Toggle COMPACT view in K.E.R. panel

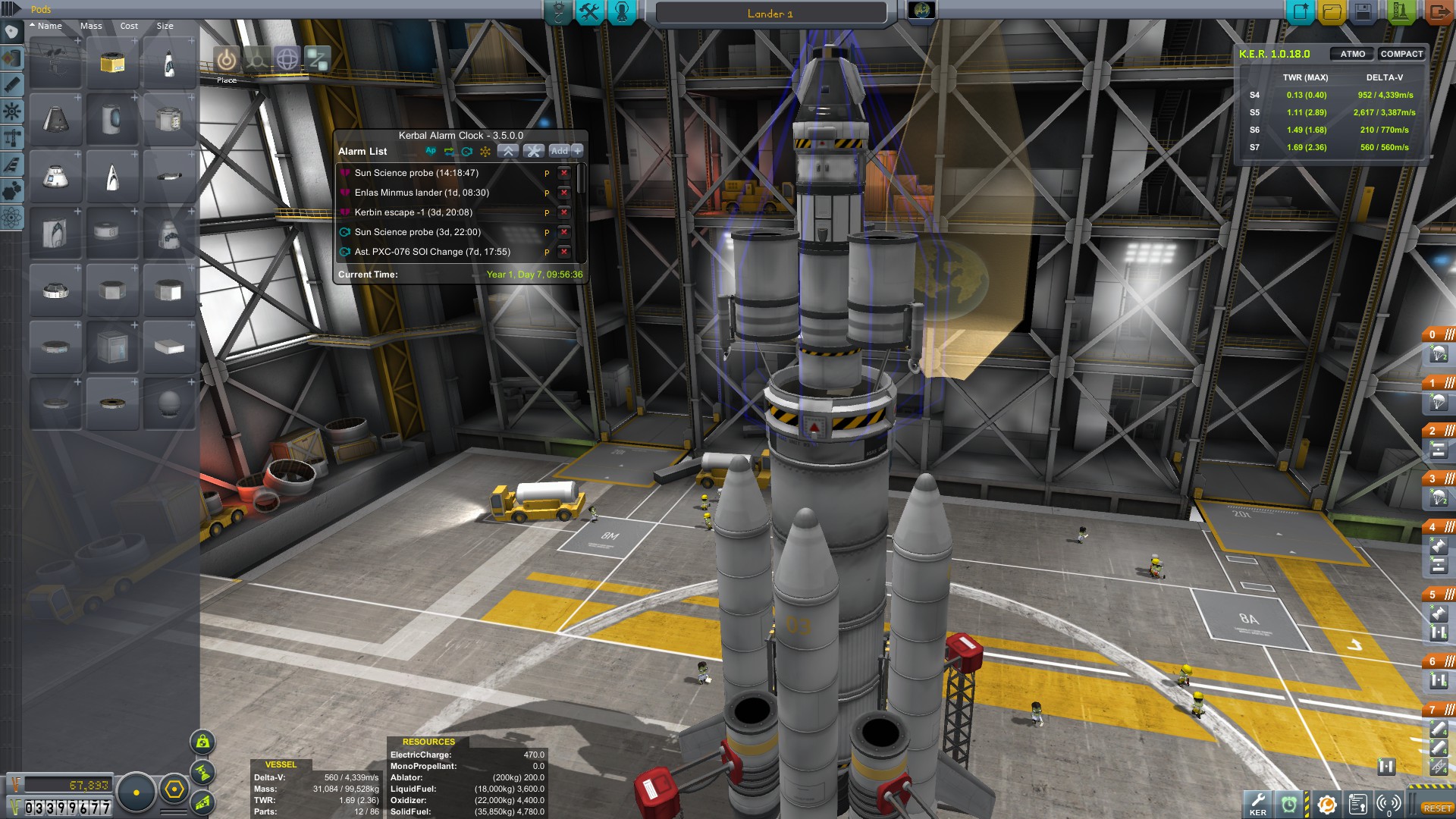(x=1401, y=54)
